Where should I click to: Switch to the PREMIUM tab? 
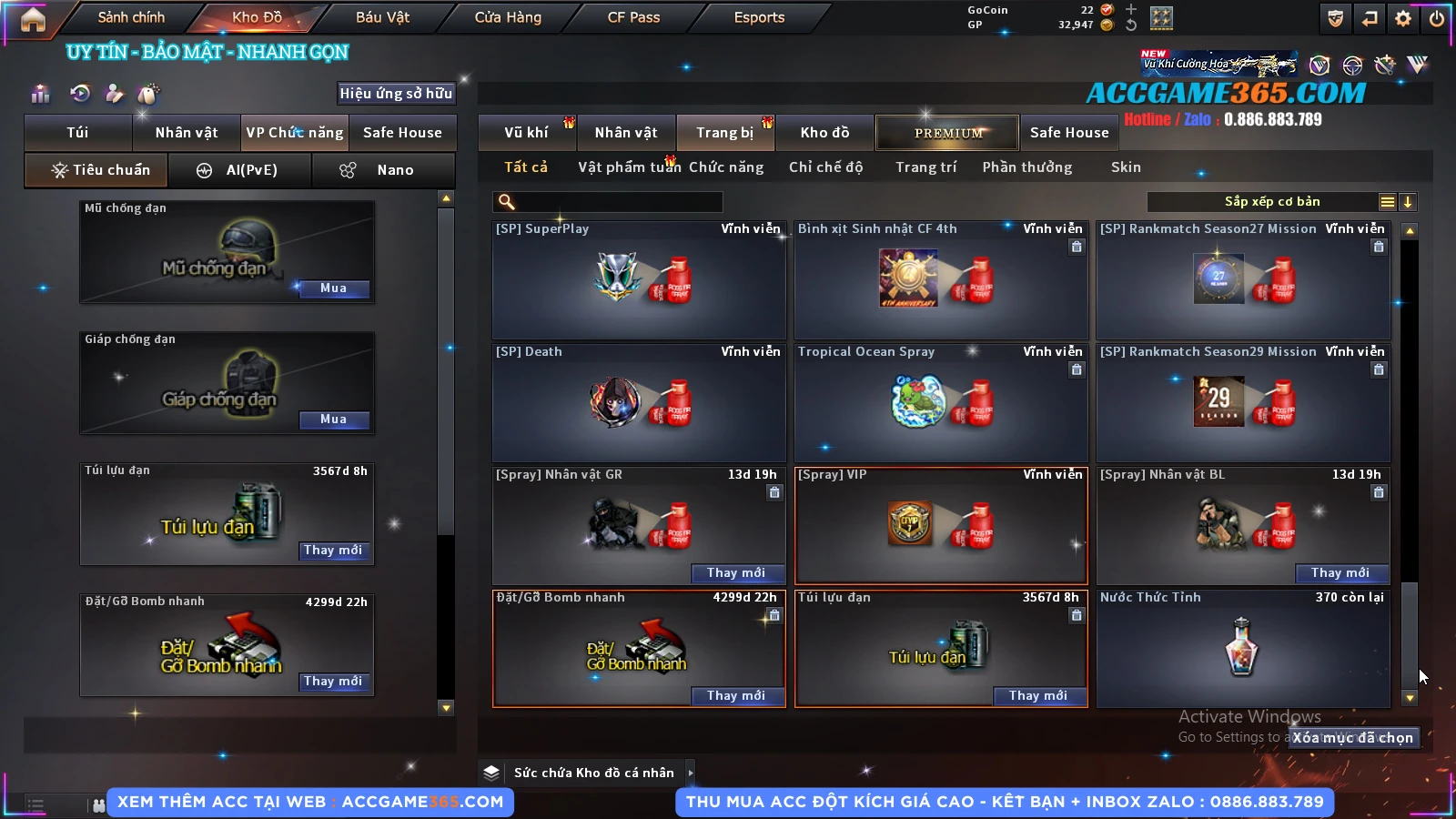[x=947, y=133]
